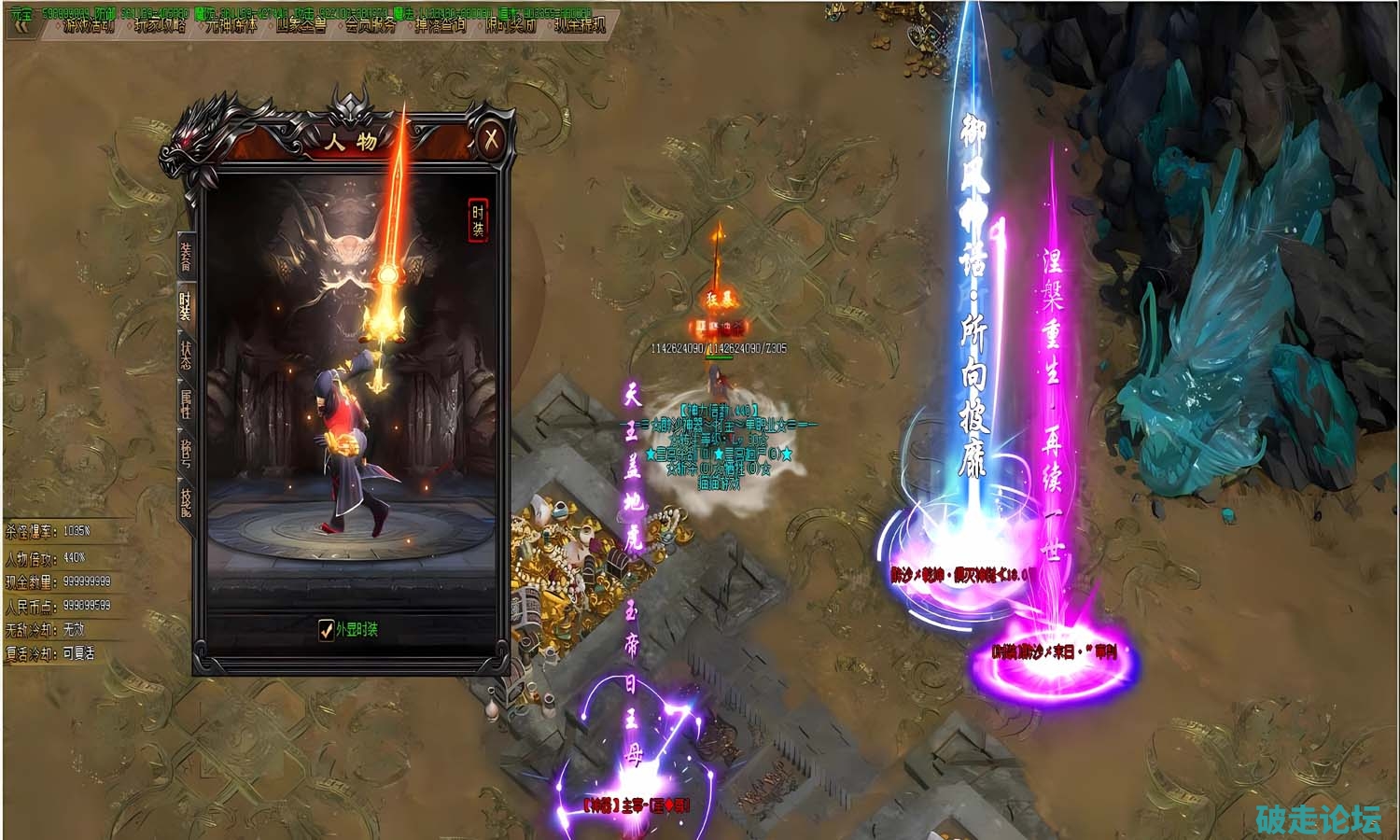Open the 状态 status tab
Image resolution: width=1400 pixels, height=840 pixels.
tap(186, 355)
